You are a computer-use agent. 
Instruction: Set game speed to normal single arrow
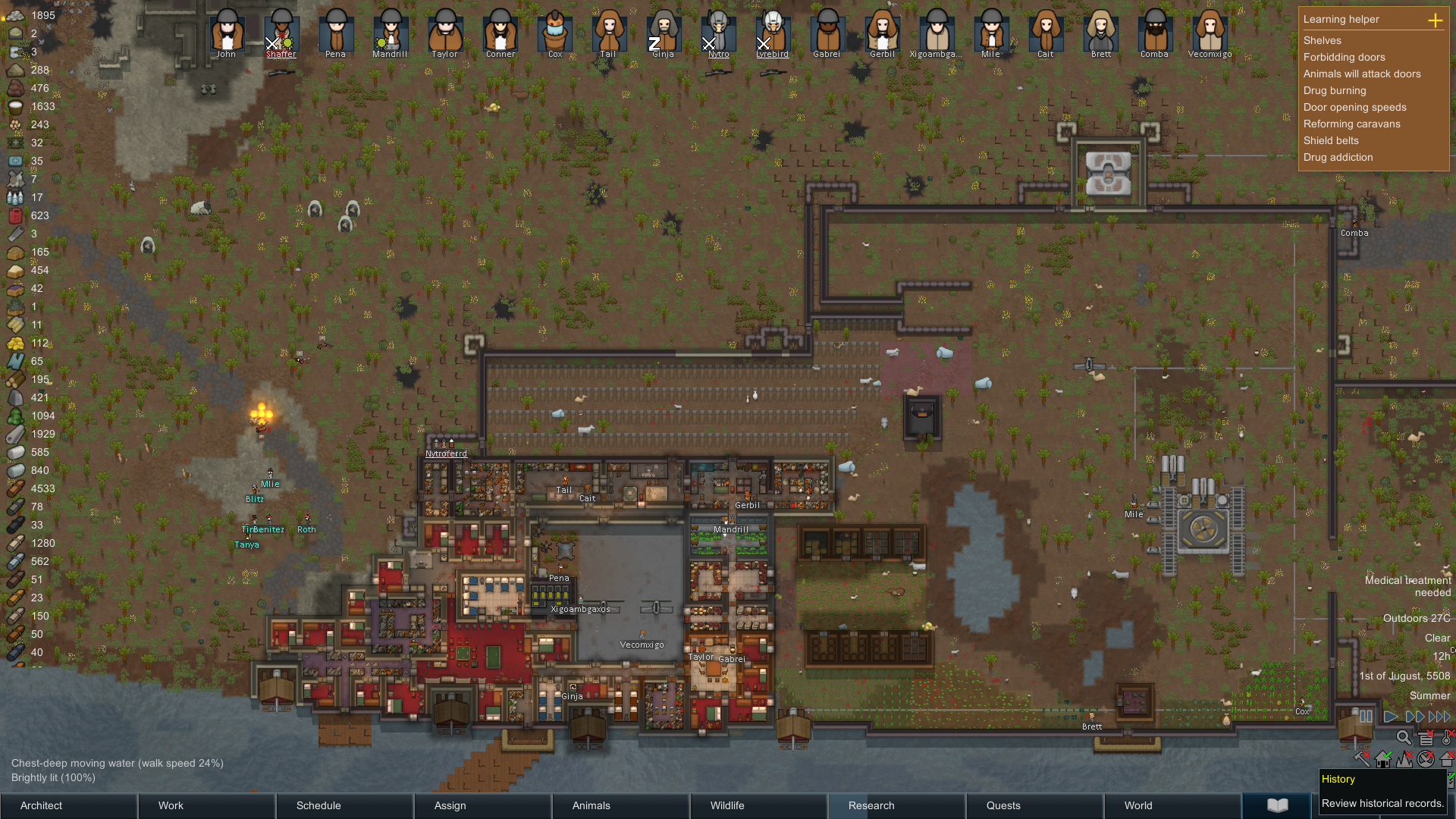[1391, 717]
